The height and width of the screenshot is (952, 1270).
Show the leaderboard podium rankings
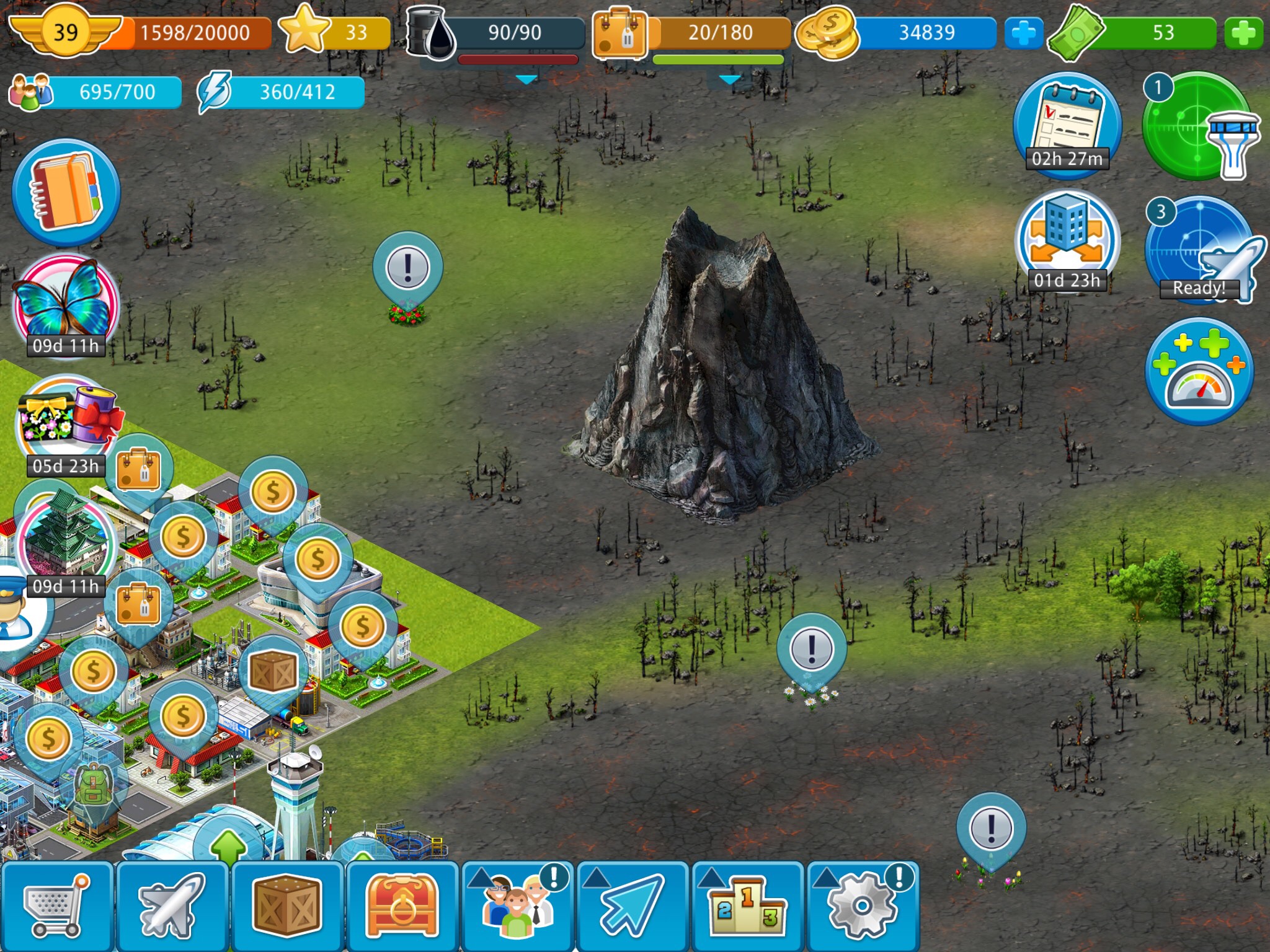pyautogui.click(x=747, y=906)
